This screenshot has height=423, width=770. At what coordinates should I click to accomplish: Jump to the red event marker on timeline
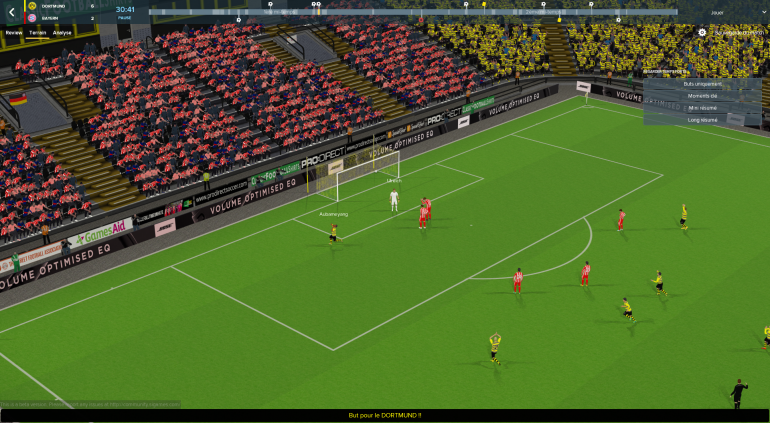[422, 19]
